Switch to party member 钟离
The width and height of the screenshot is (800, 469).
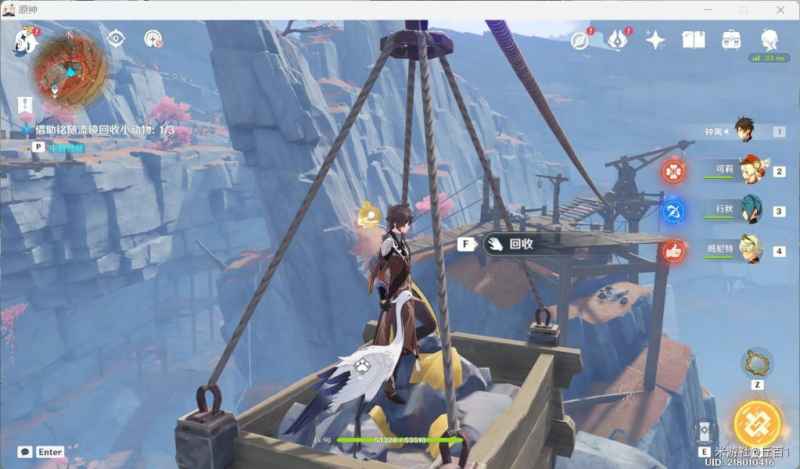(x=744, y=130)
